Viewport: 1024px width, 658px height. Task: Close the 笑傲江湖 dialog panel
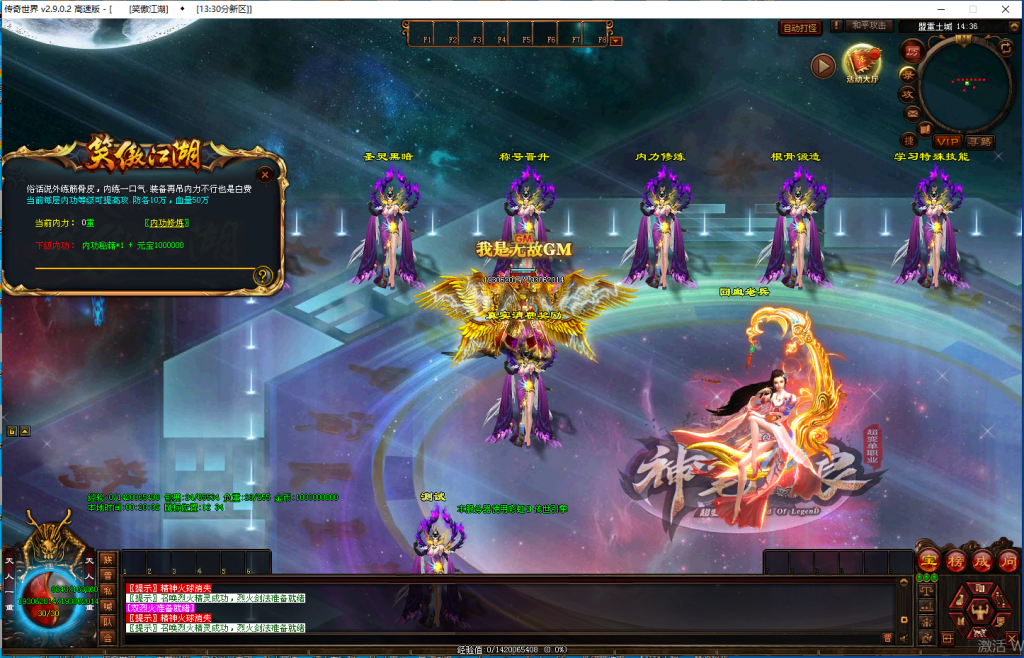265,174
